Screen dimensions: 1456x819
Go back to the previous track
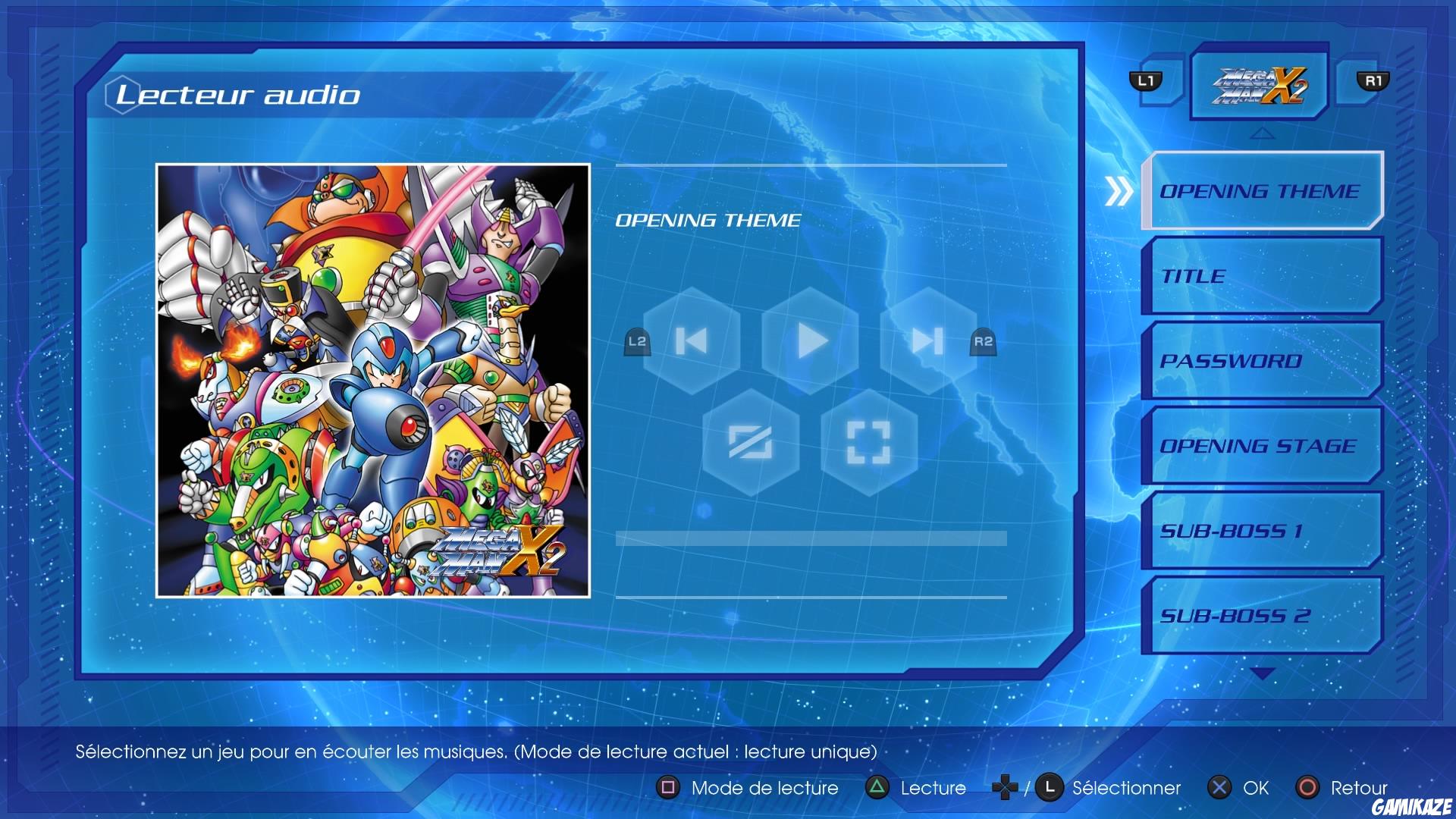(x=692, y=341)
